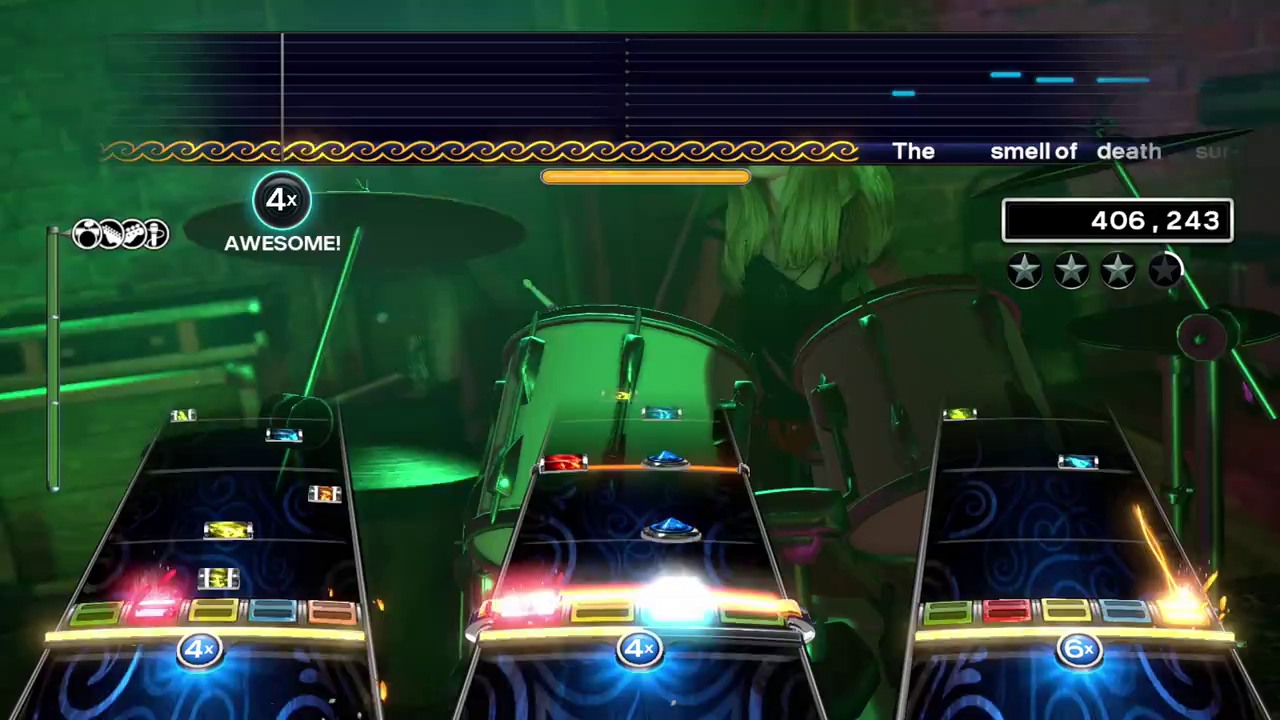Select the red fret target on the 6x track

tap(1006, 612)
